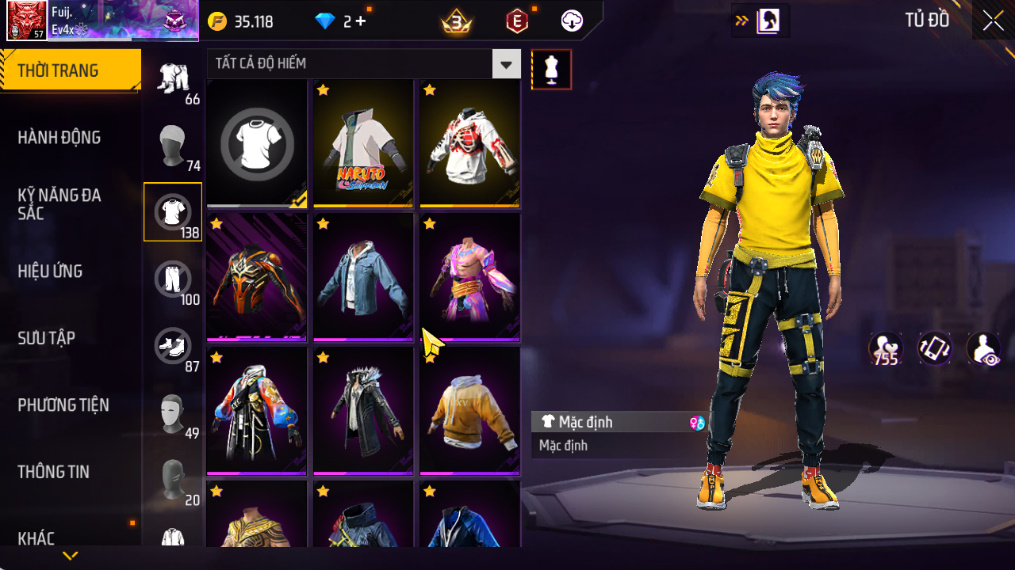Viewport: 1015px width, 570px height.
Task: Switch to the Thời Trang tab
Action: tap(68, 71)
